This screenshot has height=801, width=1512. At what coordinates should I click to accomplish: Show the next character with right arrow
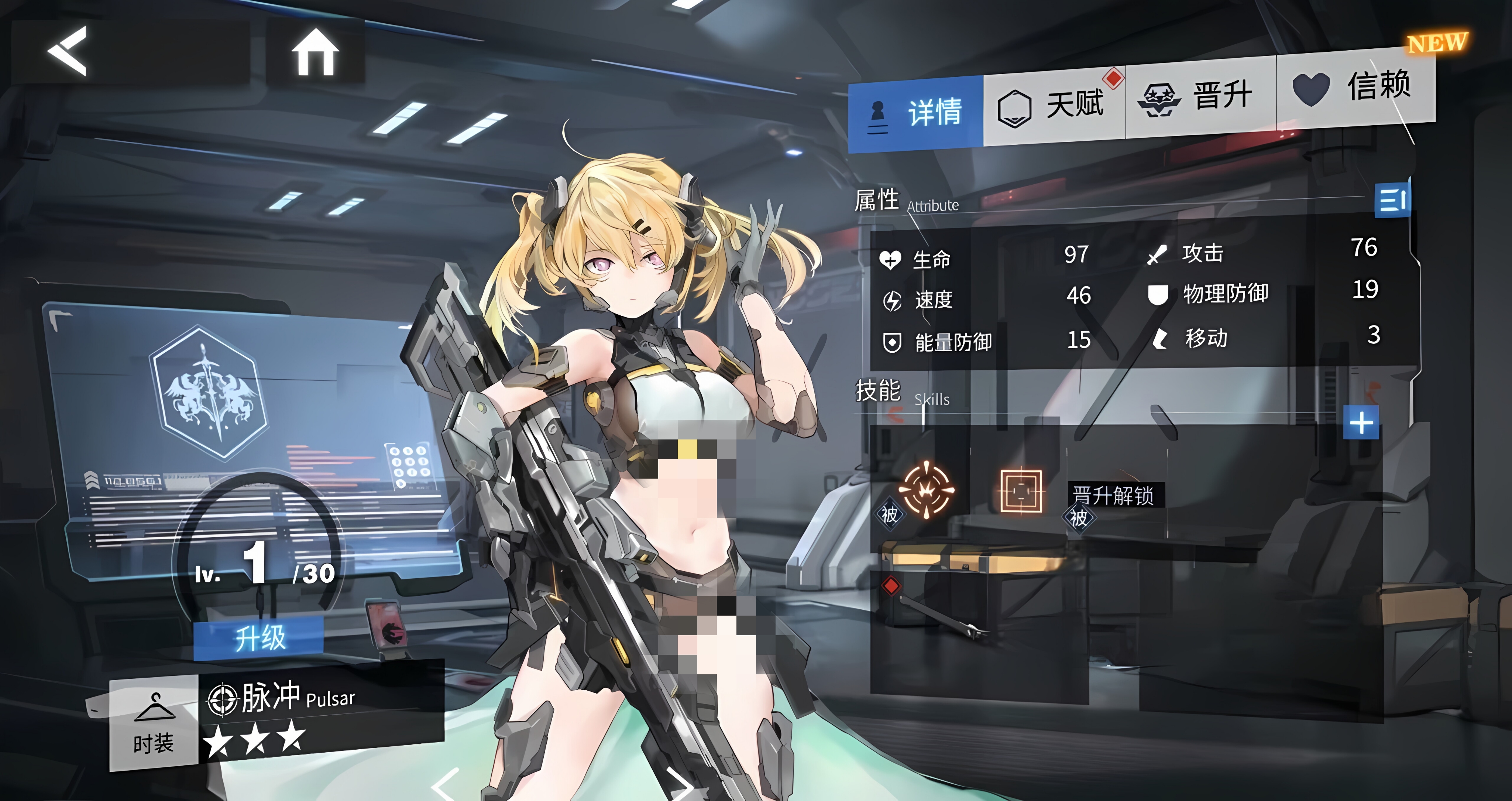[681, 784]
